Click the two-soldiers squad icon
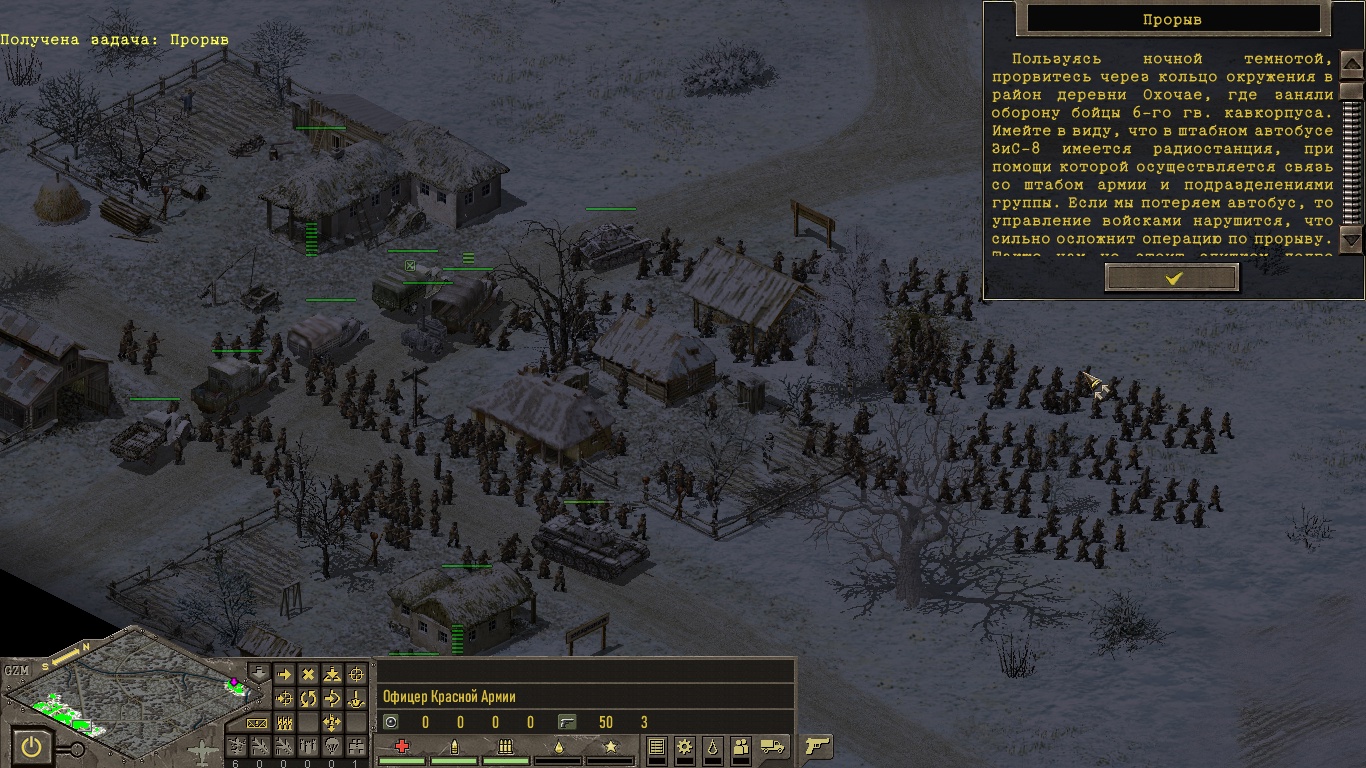 pyautogui.click(x=741, y=746)
